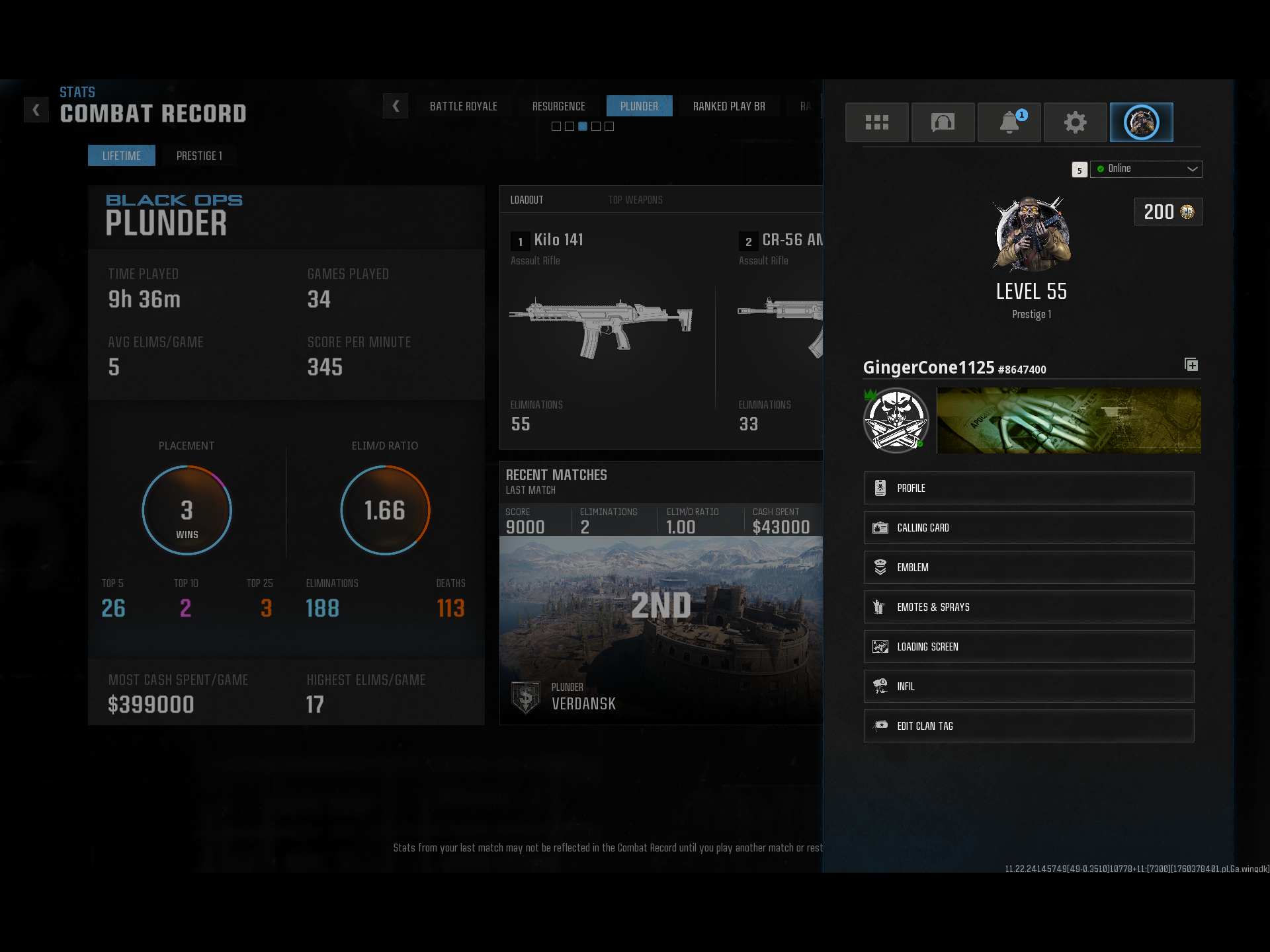This screenshot has height=952, width=1270.
Task: Show Prestige 1 stats
Action: [x=199, y=156]
